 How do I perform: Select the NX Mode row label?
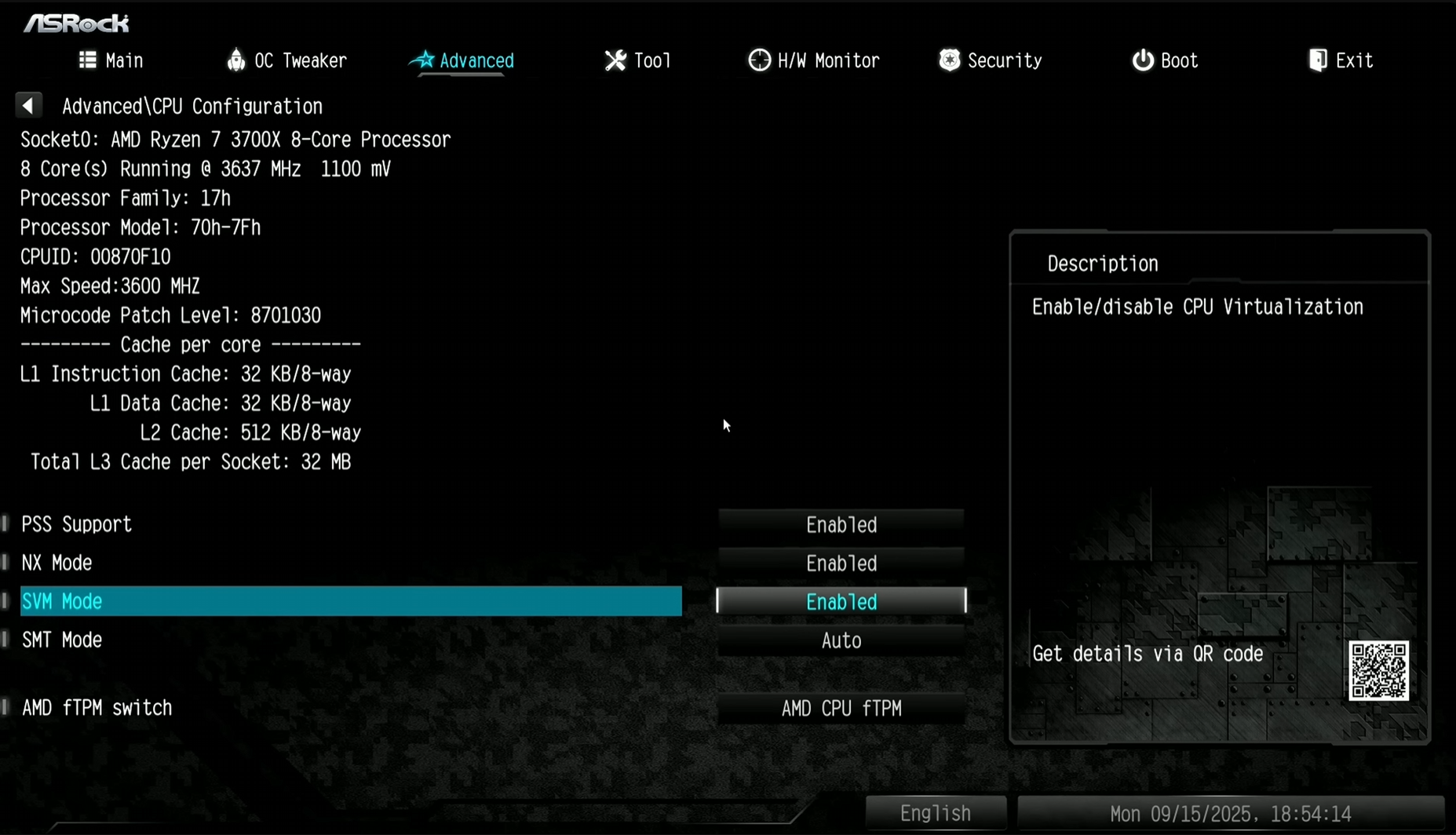(57, 563)
